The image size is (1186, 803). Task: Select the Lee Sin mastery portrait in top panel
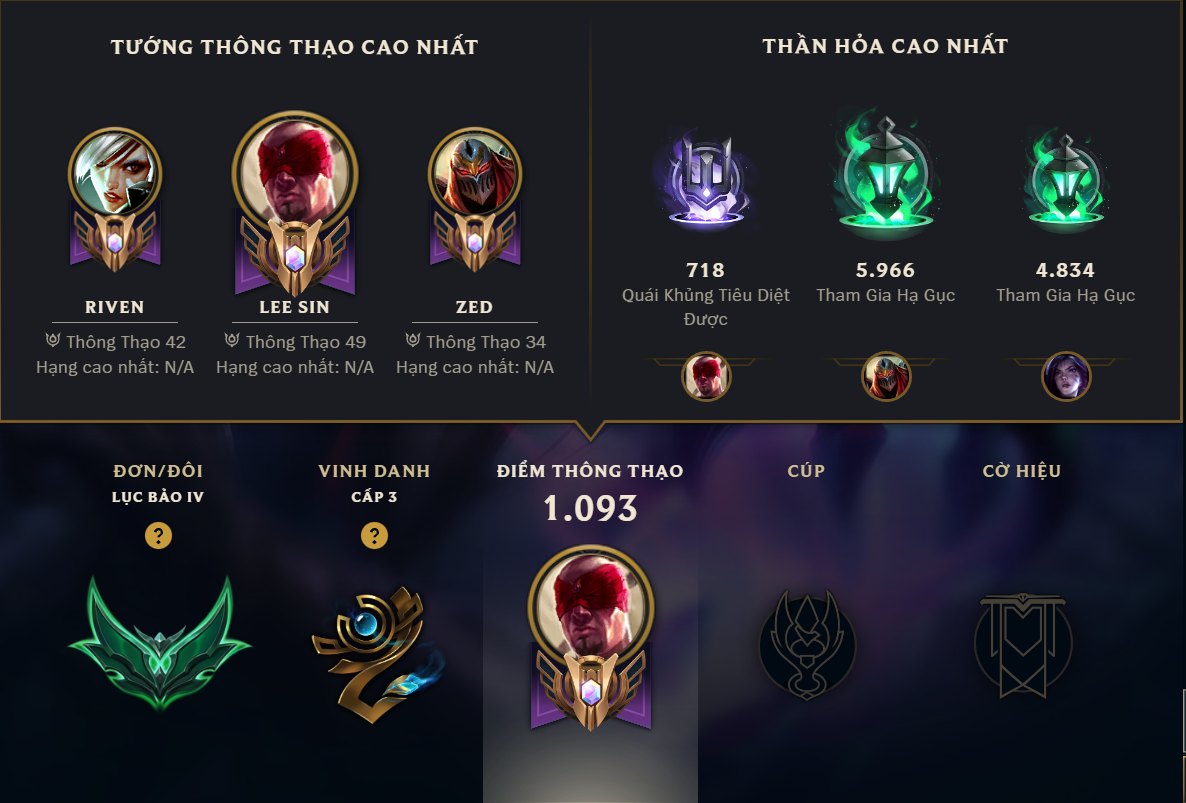click(294, 169)
